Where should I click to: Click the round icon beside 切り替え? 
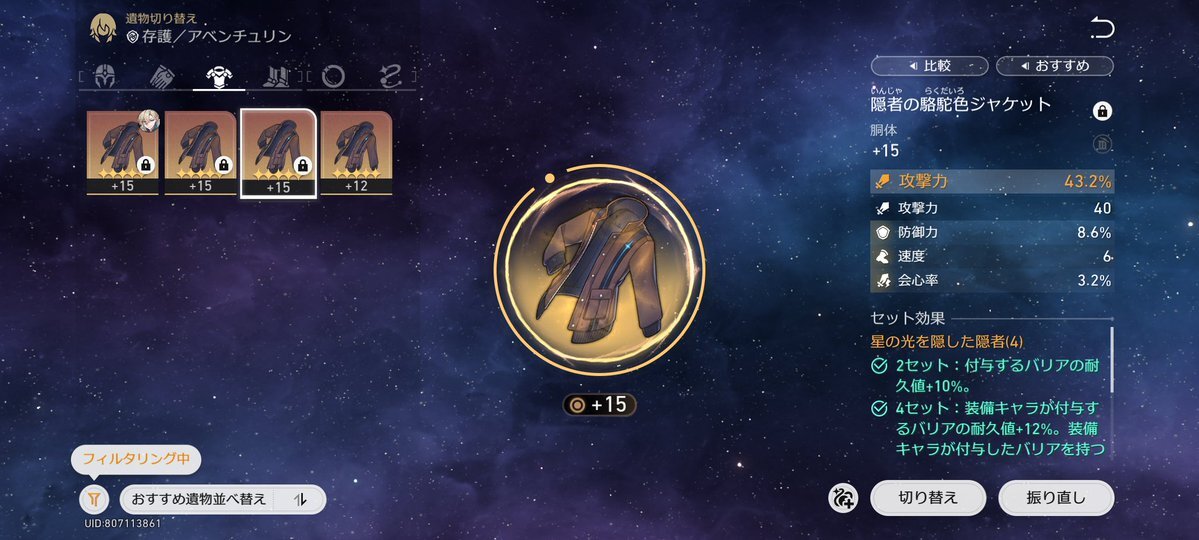click(x=843, y=497)
